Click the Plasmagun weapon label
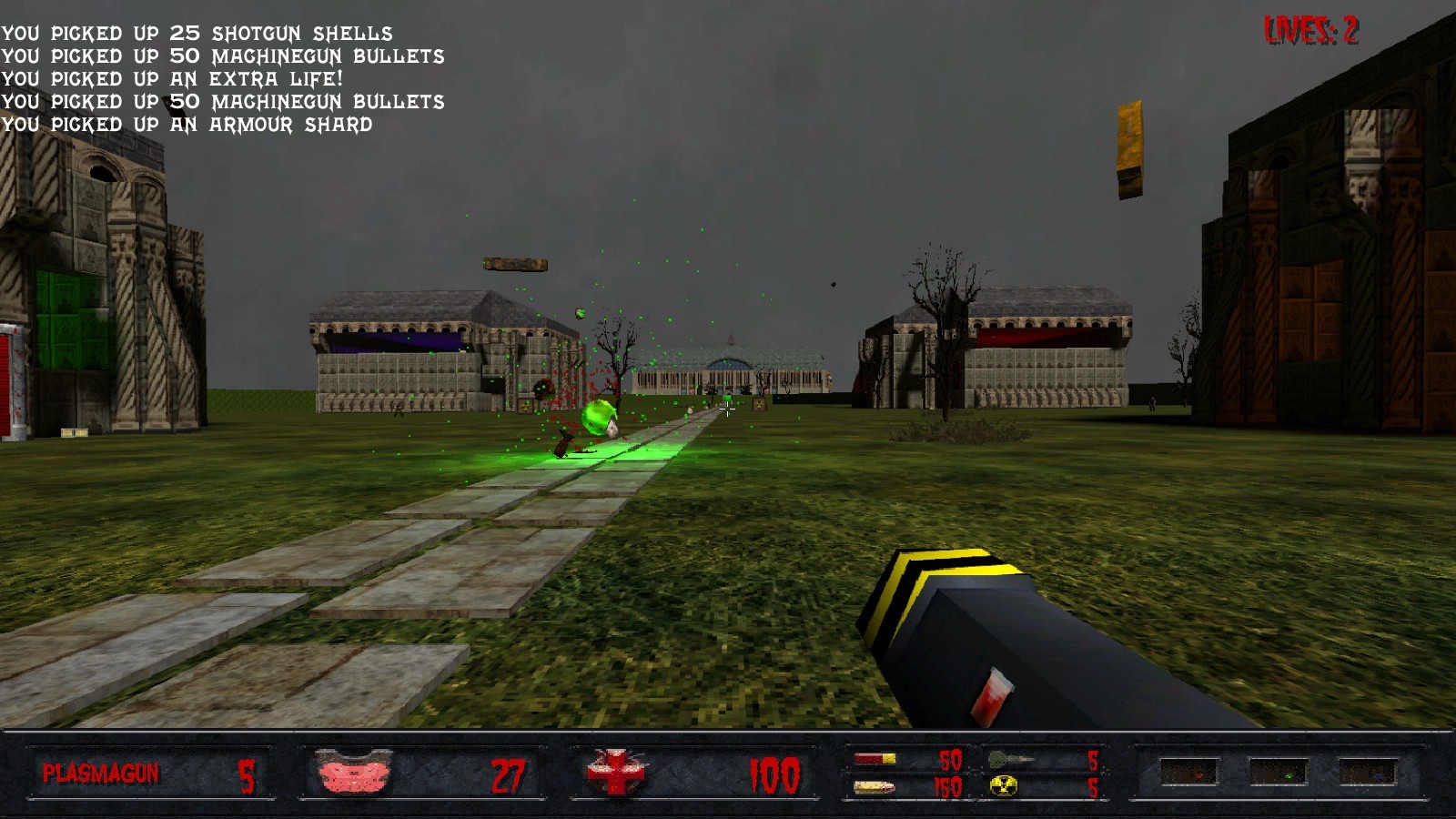This screenshot has height=819, width=1456. [x=101, y=773]
